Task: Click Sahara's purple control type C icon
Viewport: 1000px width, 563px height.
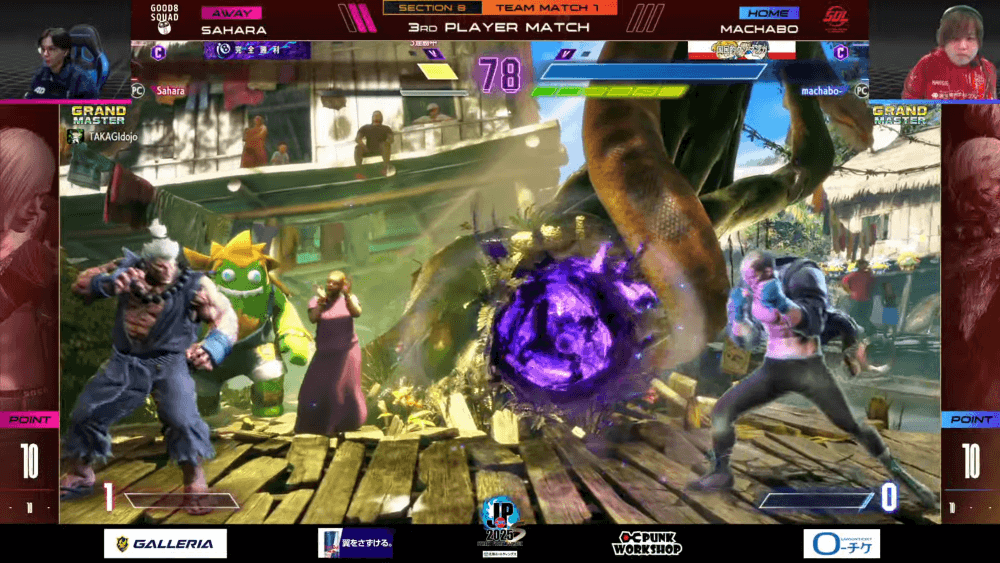Action: [158, 53]
